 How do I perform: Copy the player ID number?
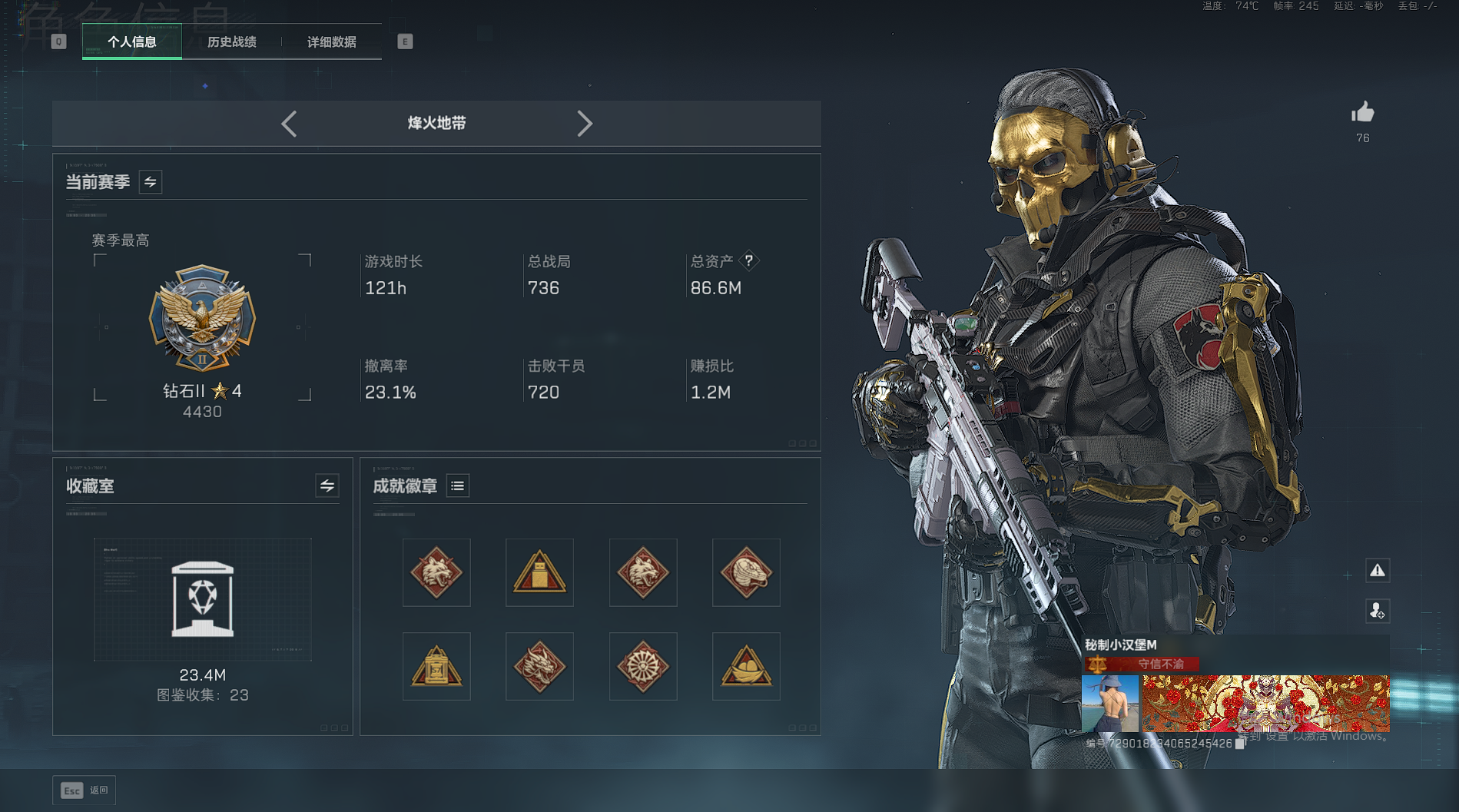[1240, 744]
